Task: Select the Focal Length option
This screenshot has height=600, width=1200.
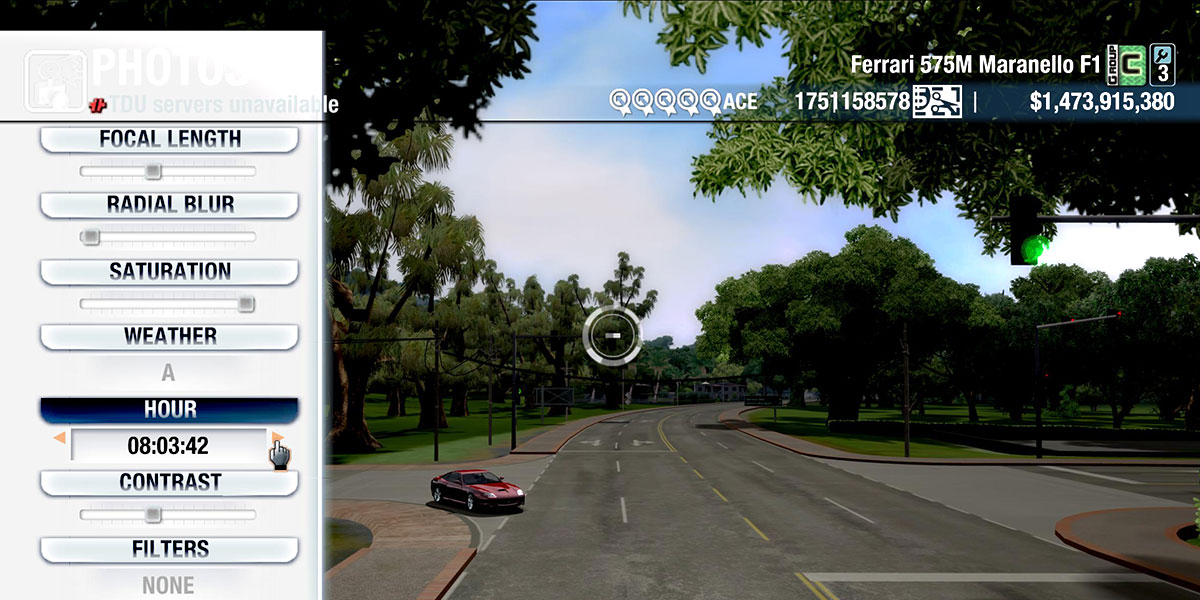Action: pos(169,139)
